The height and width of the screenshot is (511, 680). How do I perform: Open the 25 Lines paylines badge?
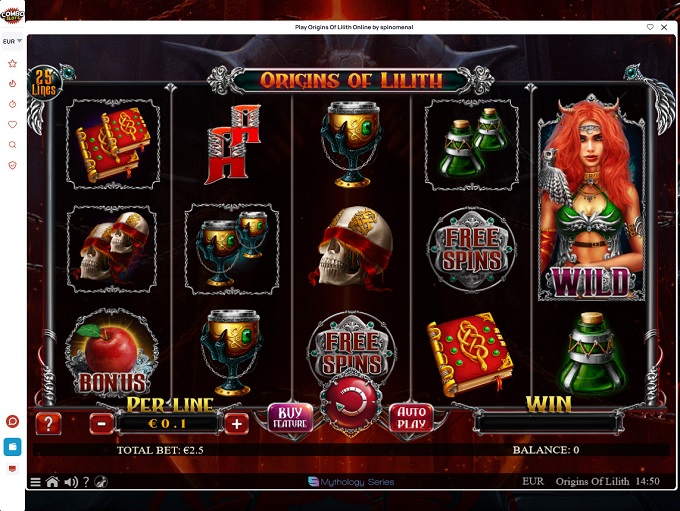tap(44, 79)
